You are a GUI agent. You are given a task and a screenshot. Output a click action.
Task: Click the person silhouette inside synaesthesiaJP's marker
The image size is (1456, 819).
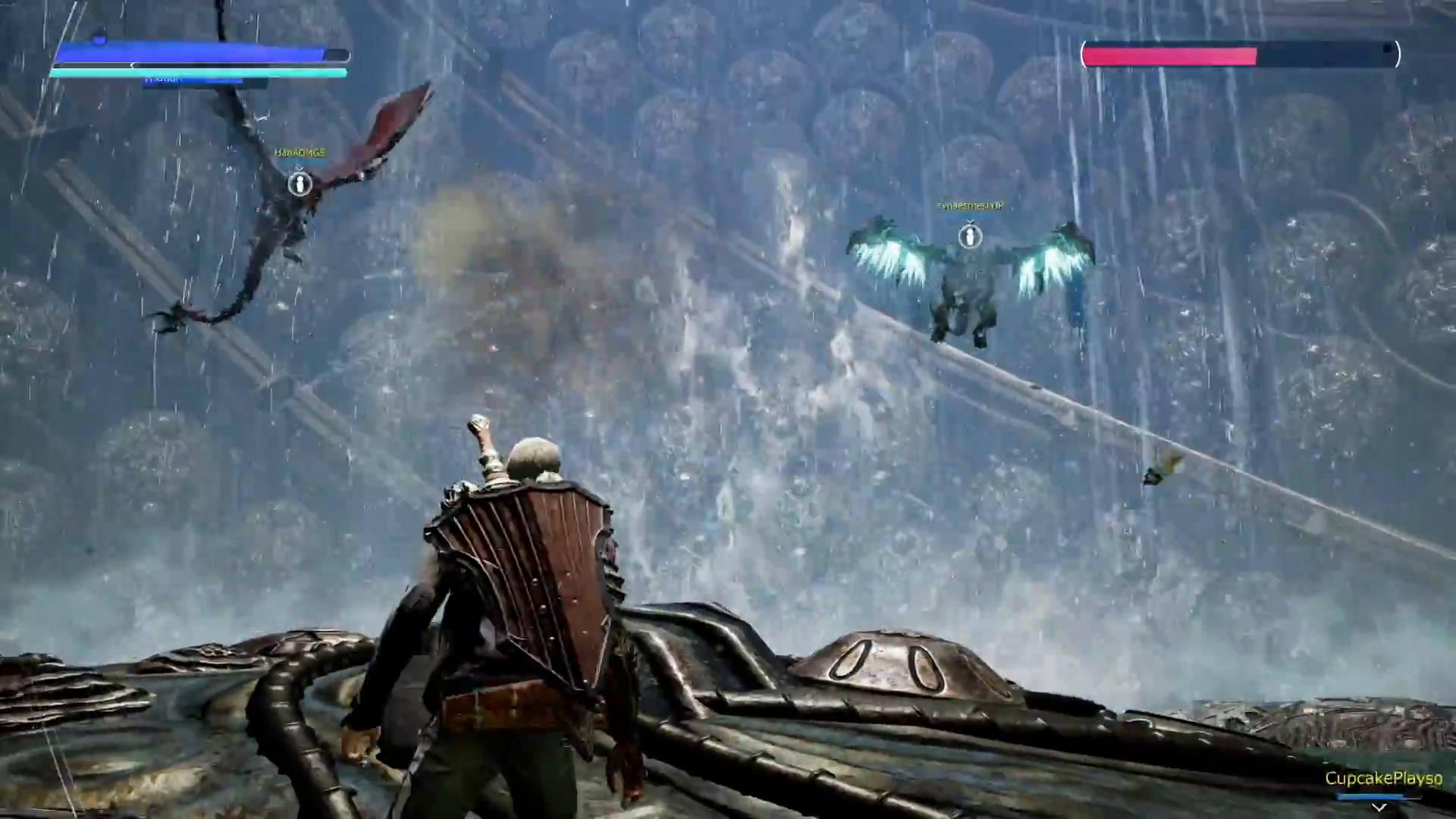tap(970, 237)
